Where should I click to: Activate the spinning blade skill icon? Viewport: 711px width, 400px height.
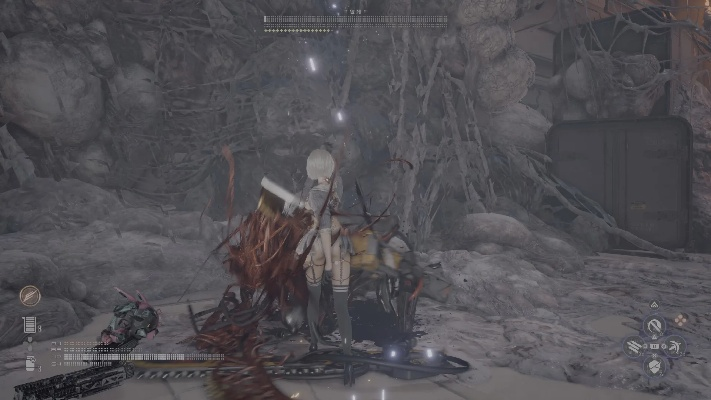point(675,347)
